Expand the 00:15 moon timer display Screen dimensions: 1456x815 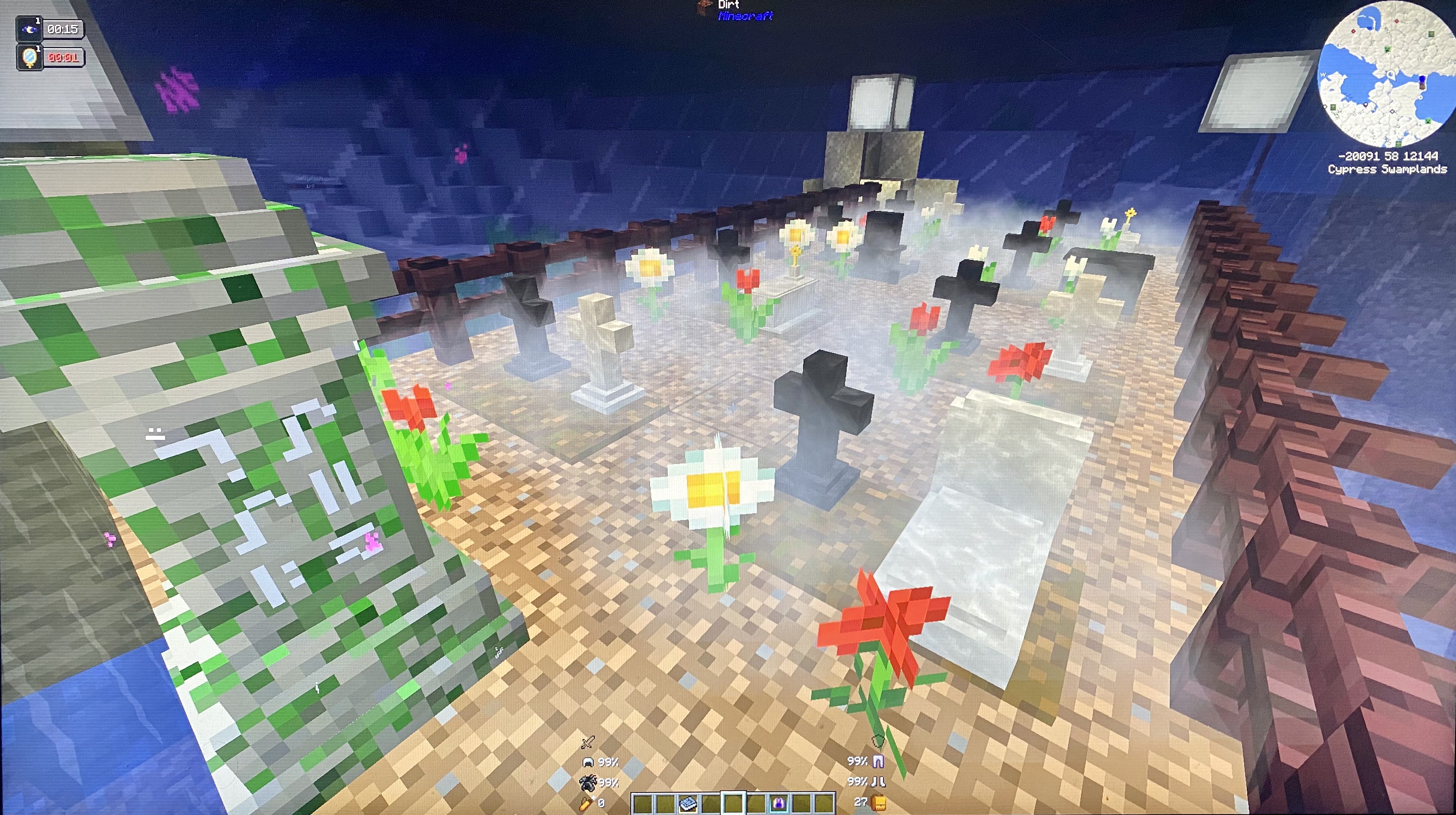(x=62, y=29)
